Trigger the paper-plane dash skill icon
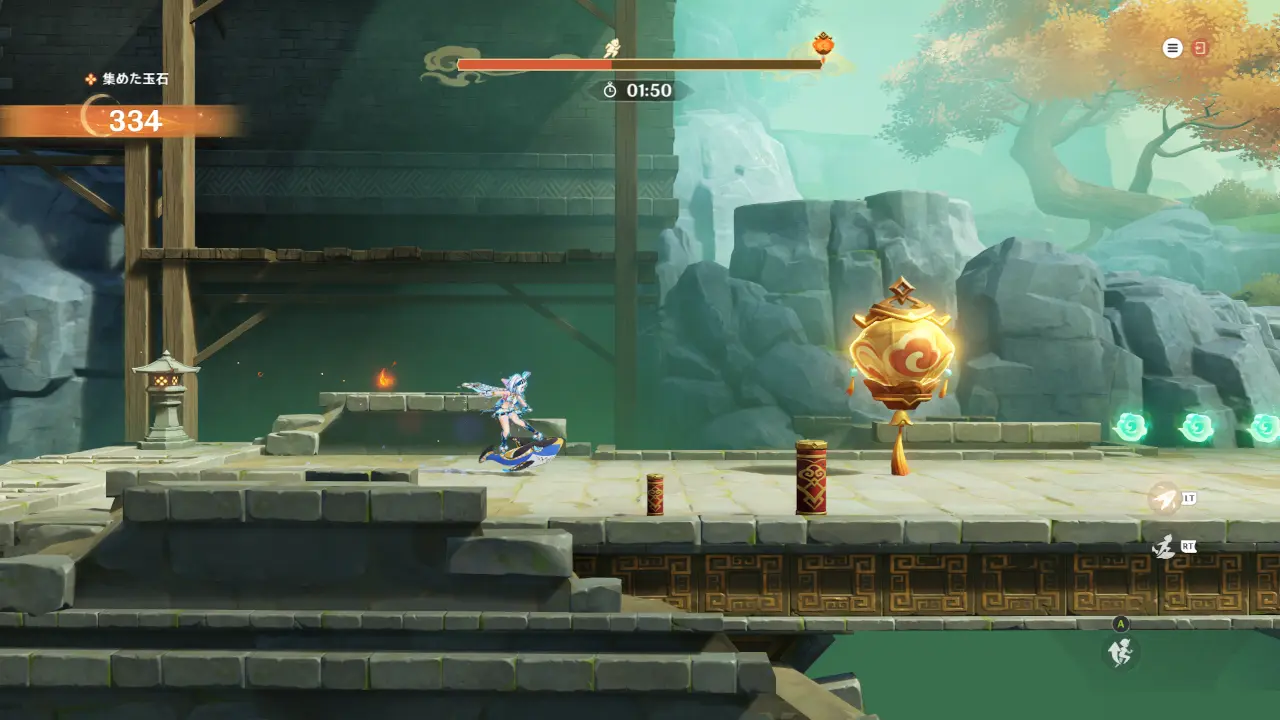 point(1163,497)
